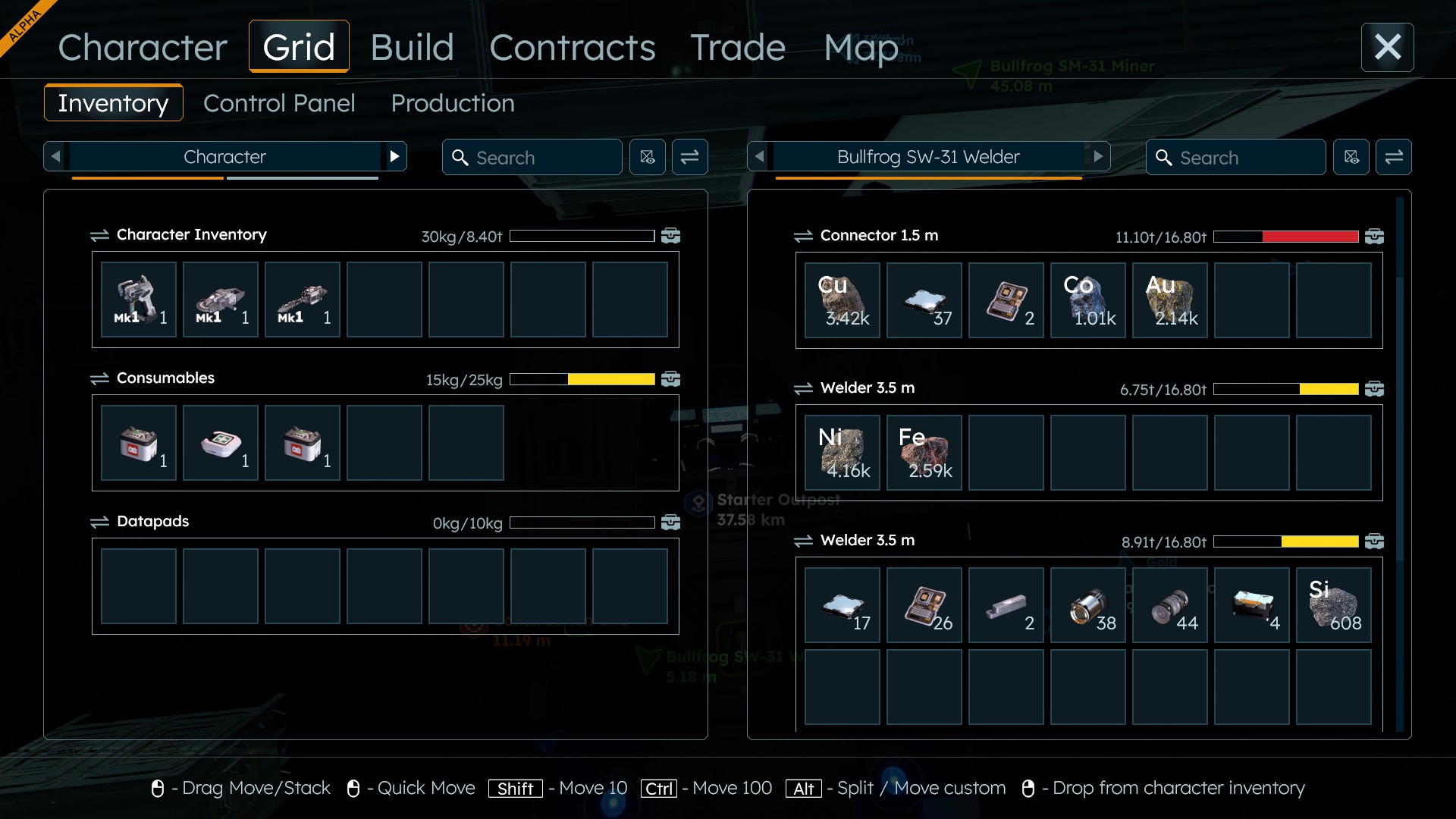Choose the iron ore stack

click(924, 453)
